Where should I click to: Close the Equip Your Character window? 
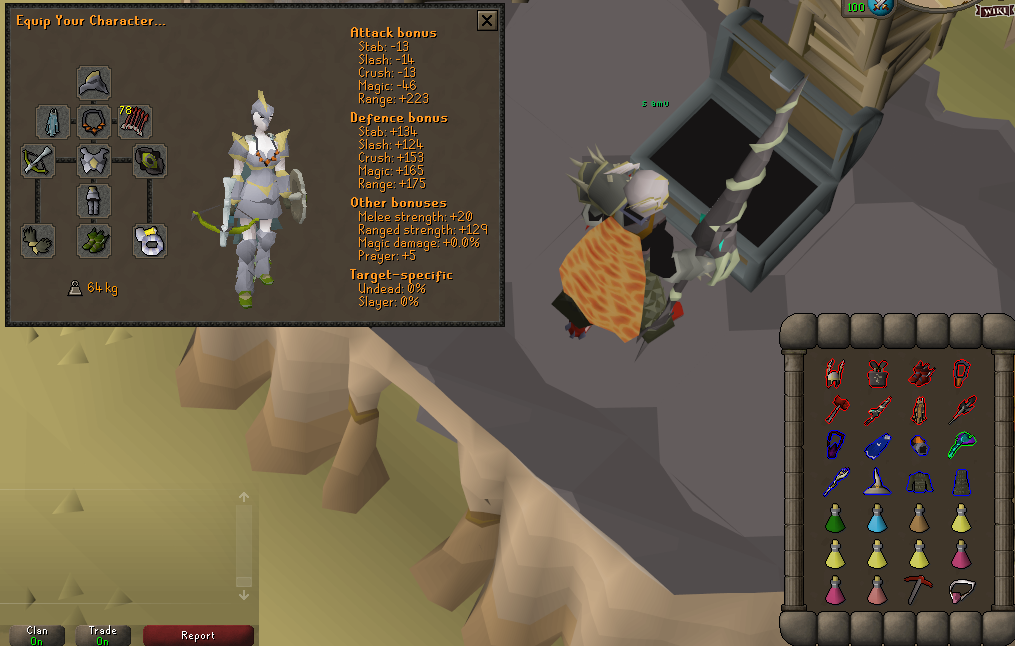tap(487, 20)
